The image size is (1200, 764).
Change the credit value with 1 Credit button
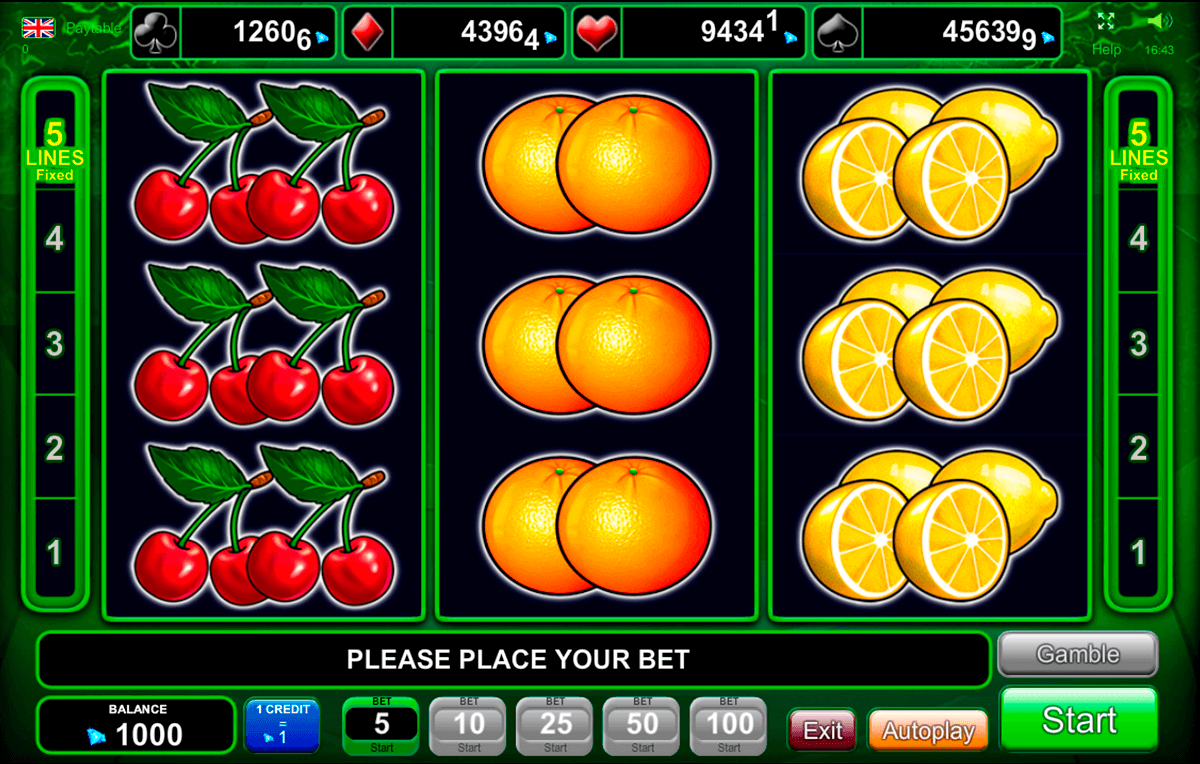[x=282, y=725]
